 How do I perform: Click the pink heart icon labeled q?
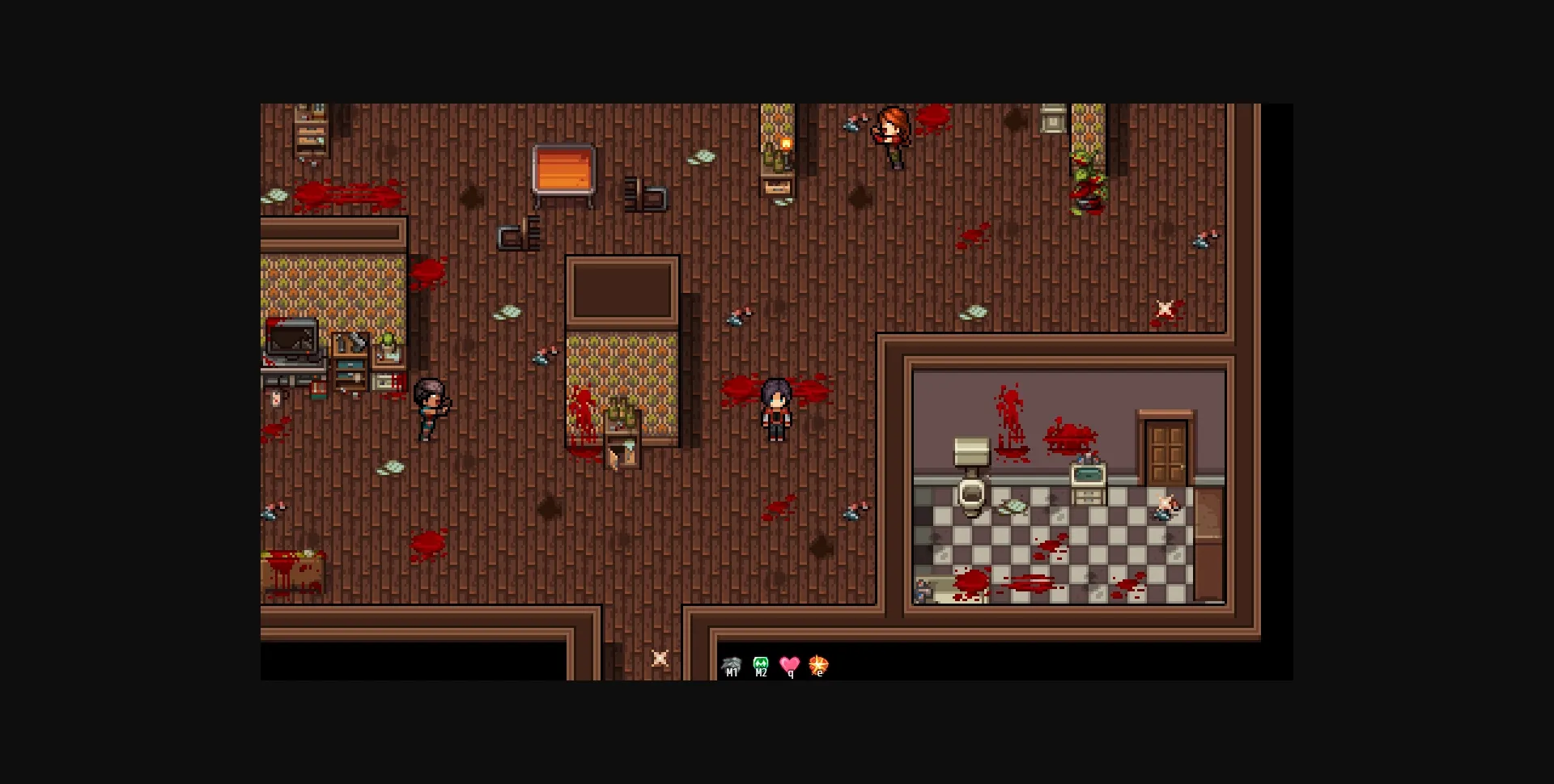coord(788,665)
